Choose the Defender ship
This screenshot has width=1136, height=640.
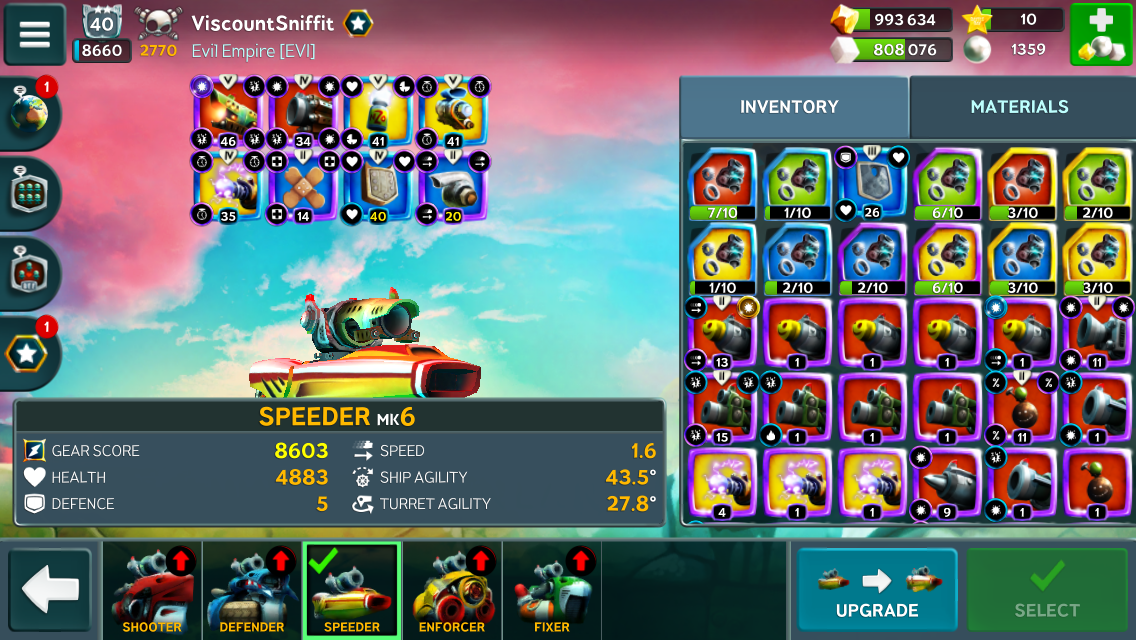click(252, 590)
